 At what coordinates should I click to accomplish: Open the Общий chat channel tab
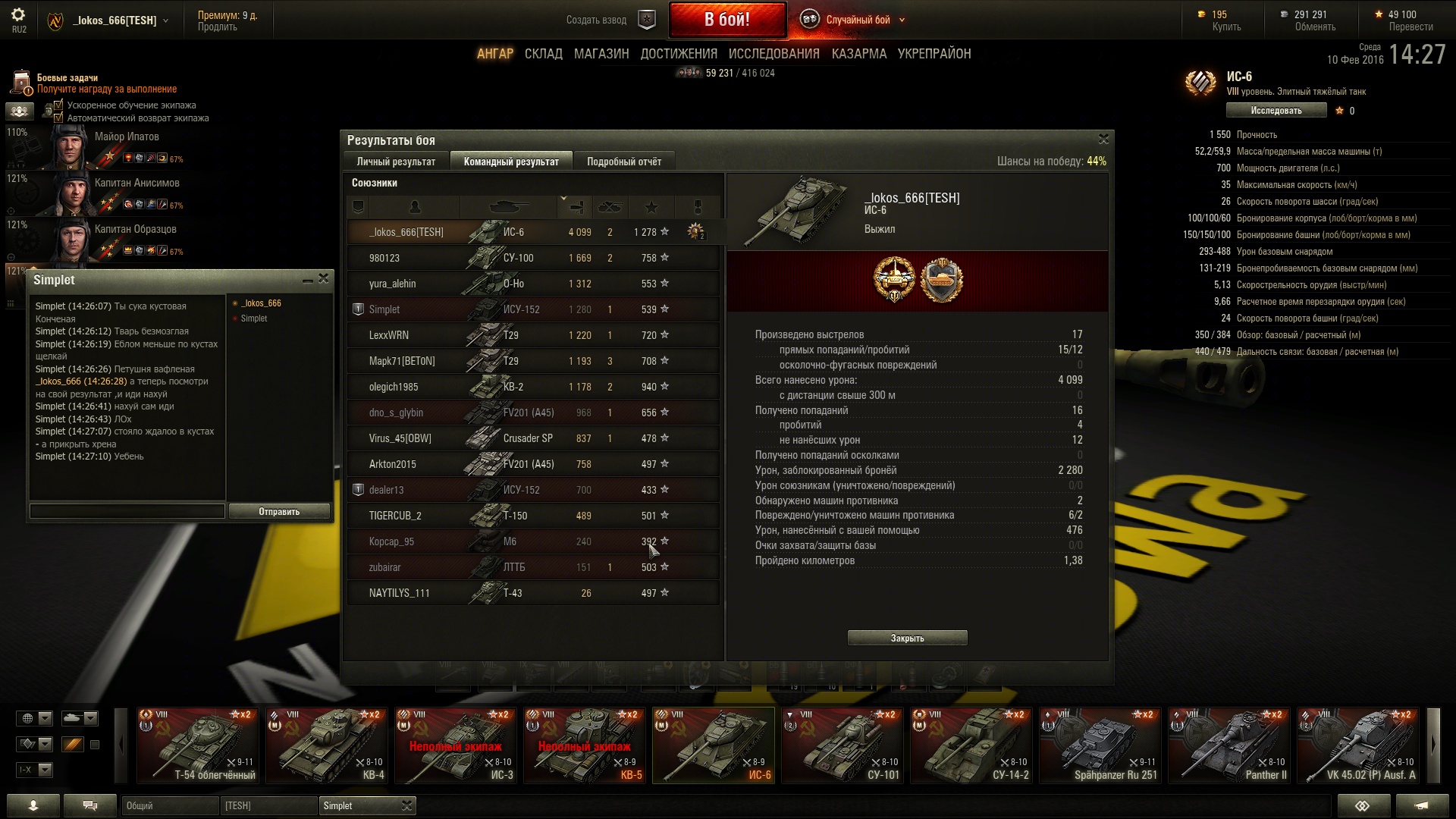pyautogui.click(x=170, y=805)
